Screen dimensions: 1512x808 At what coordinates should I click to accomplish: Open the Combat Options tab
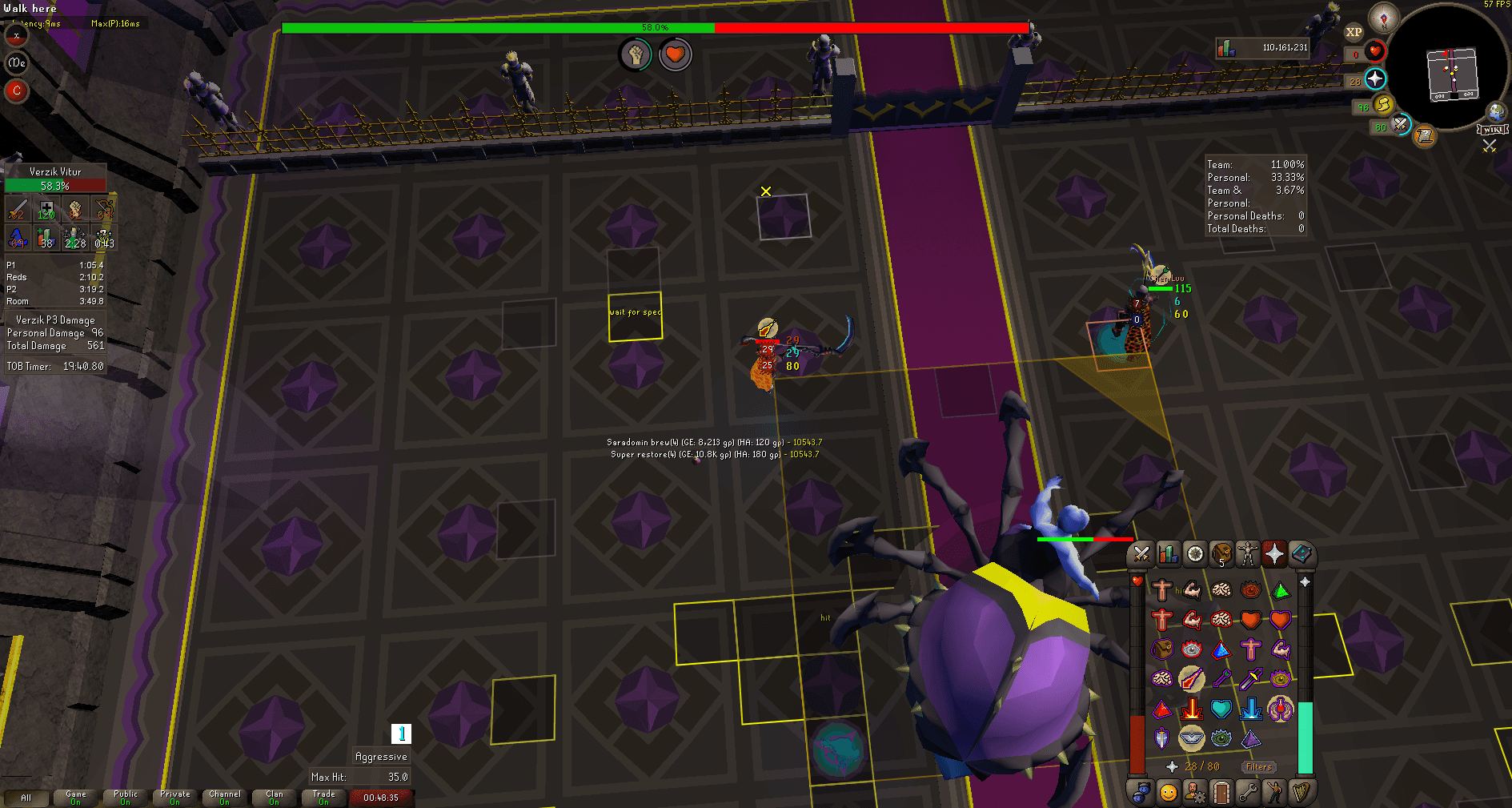tap(1140, 553)
